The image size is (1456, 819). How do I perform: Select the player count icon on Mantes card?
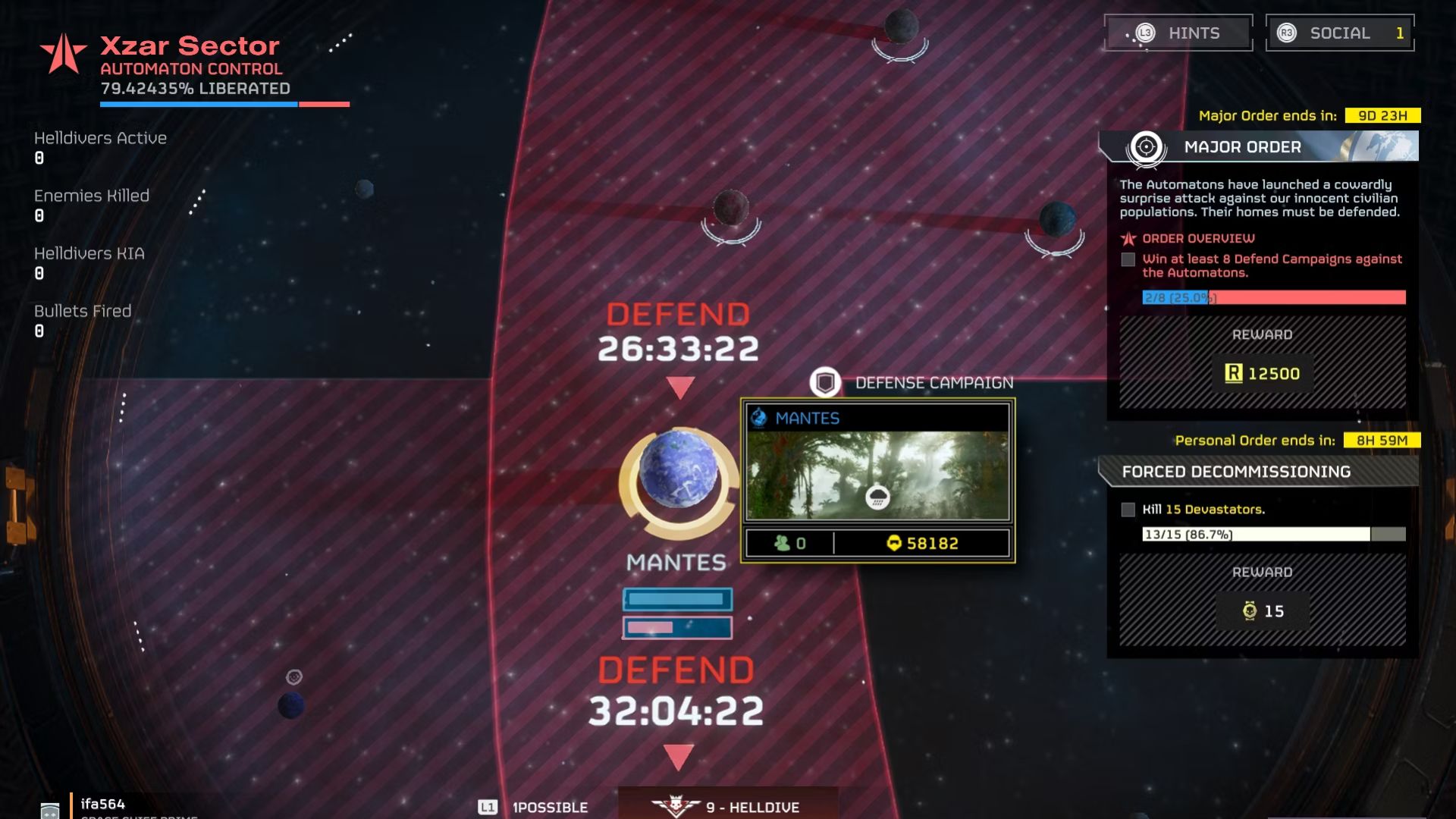pos(782,542)
